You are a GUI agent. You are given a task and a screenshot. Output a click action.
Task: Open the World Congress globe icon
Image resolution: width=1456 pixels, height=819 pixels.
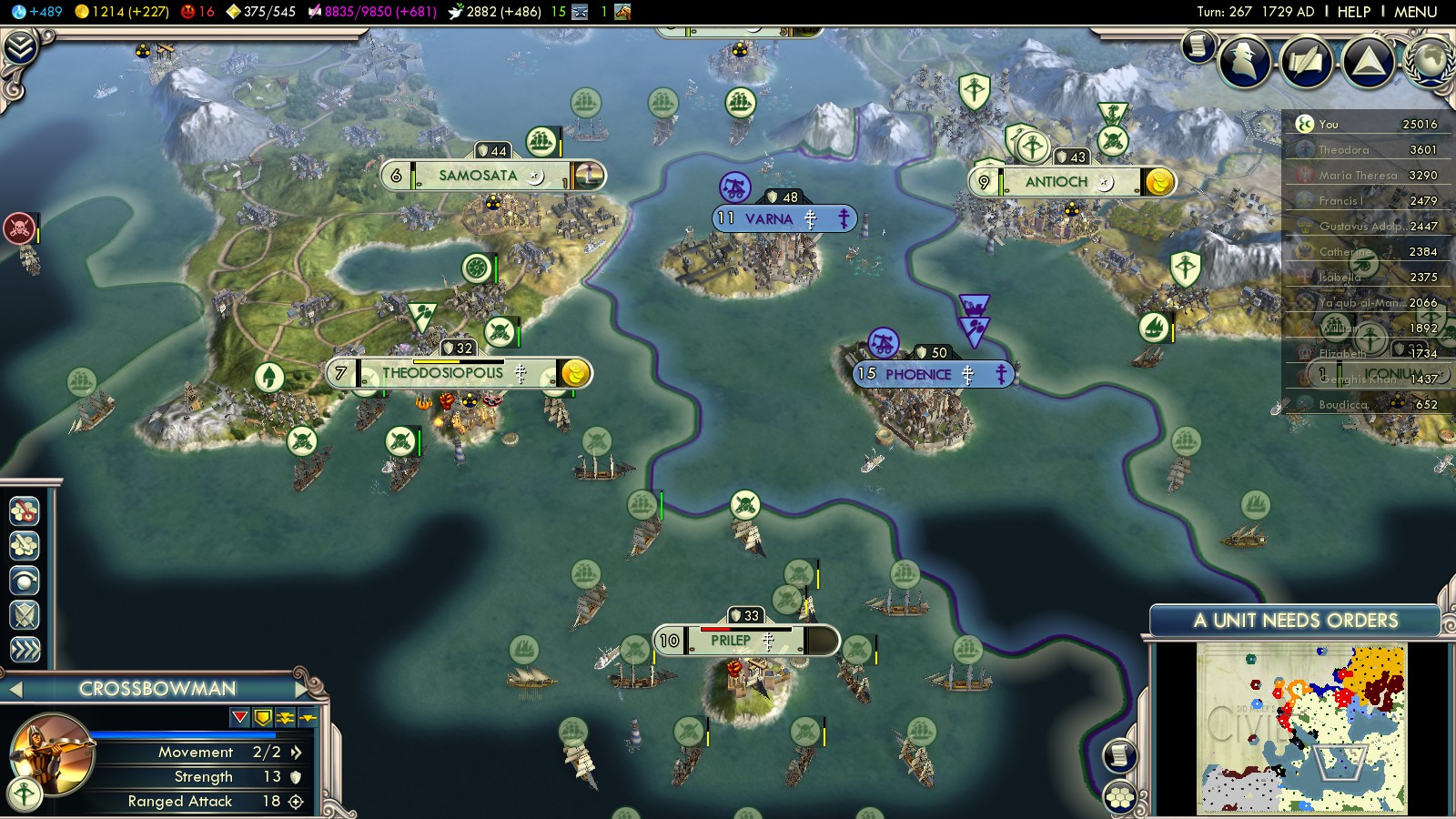(x=1431, y=58)
